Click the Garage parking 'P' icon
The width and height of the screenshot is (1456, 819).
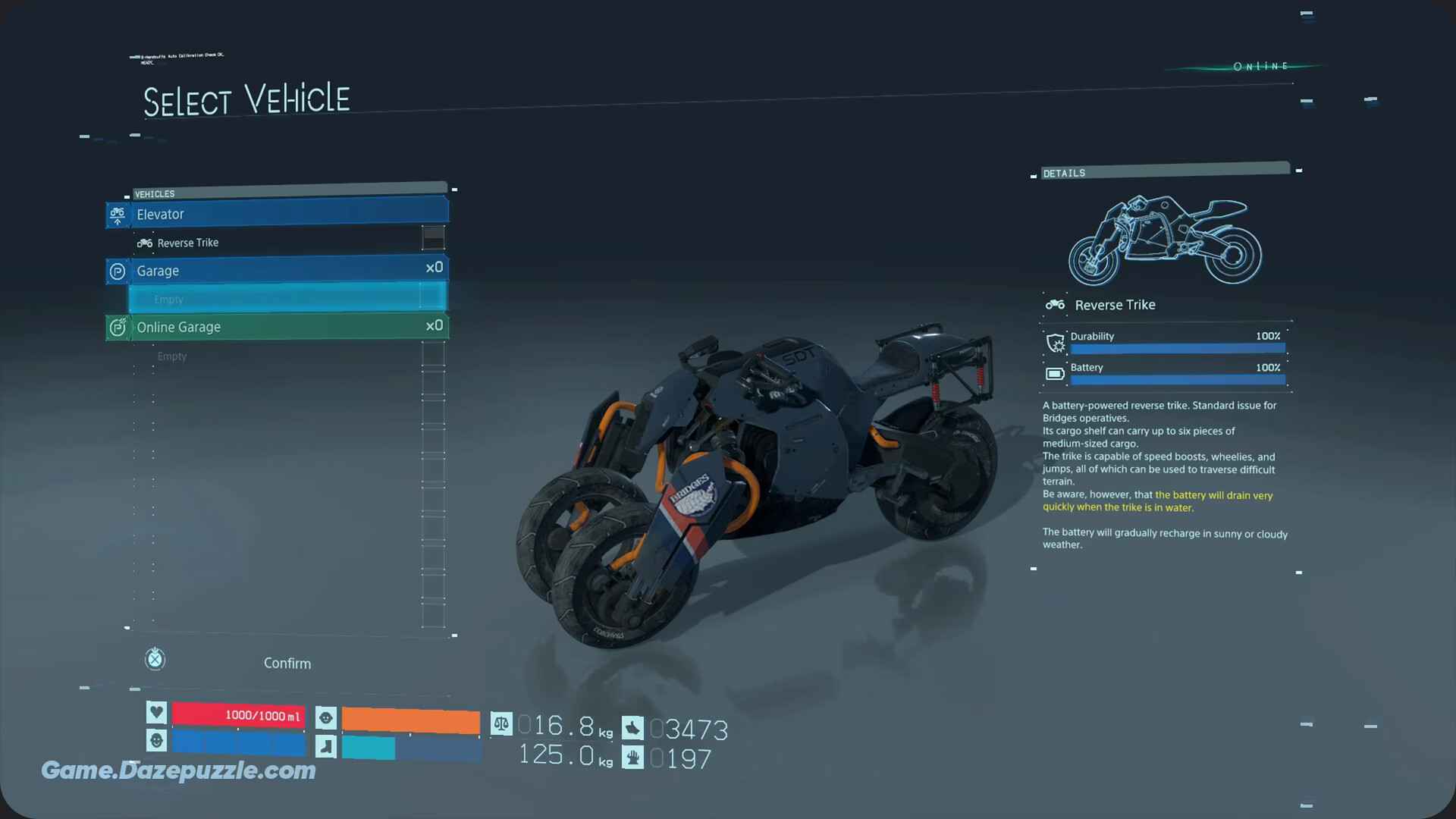(x=117, y=271)
